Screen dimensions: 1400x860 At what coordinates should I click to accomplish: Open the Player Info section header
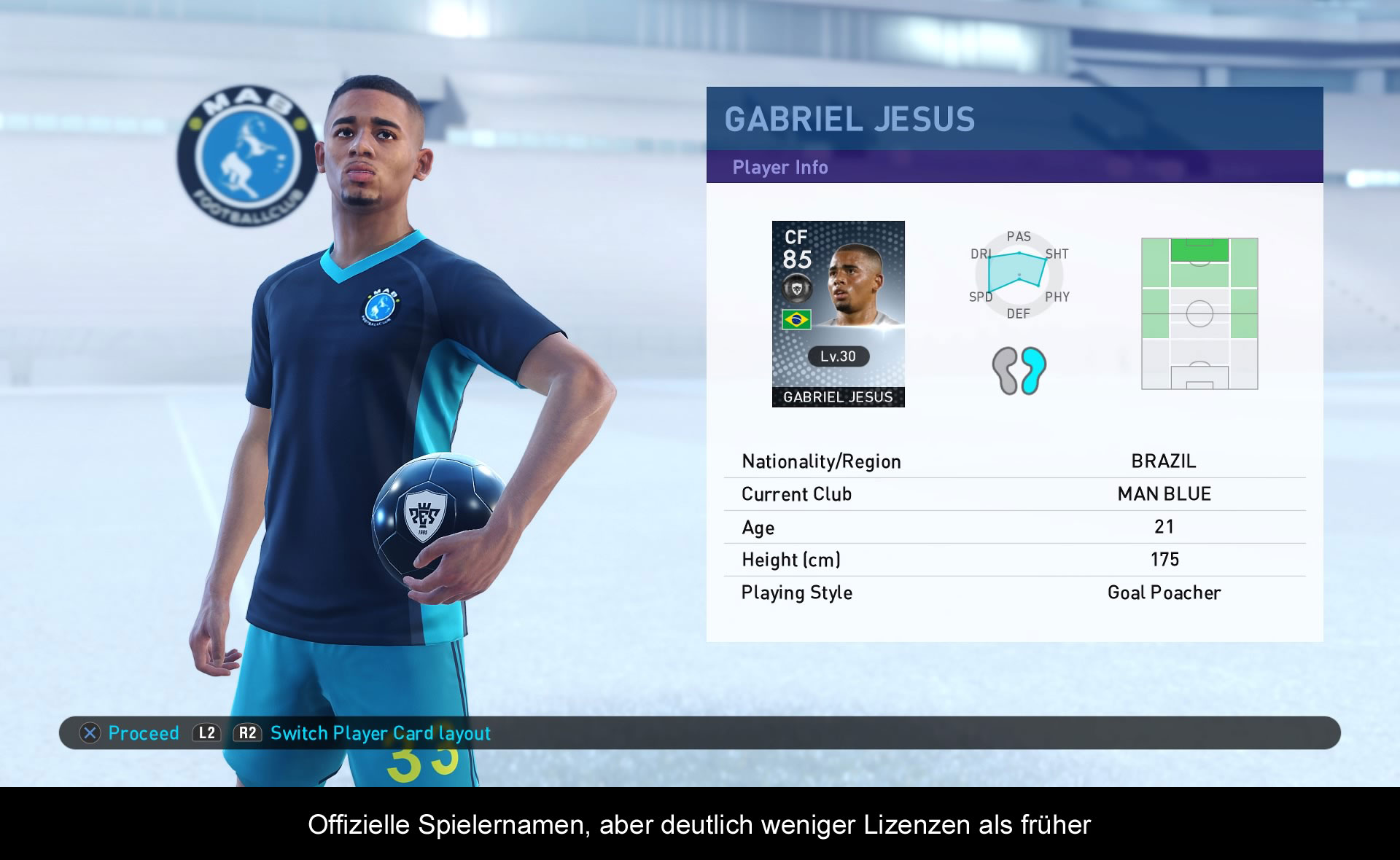point(779,168)
